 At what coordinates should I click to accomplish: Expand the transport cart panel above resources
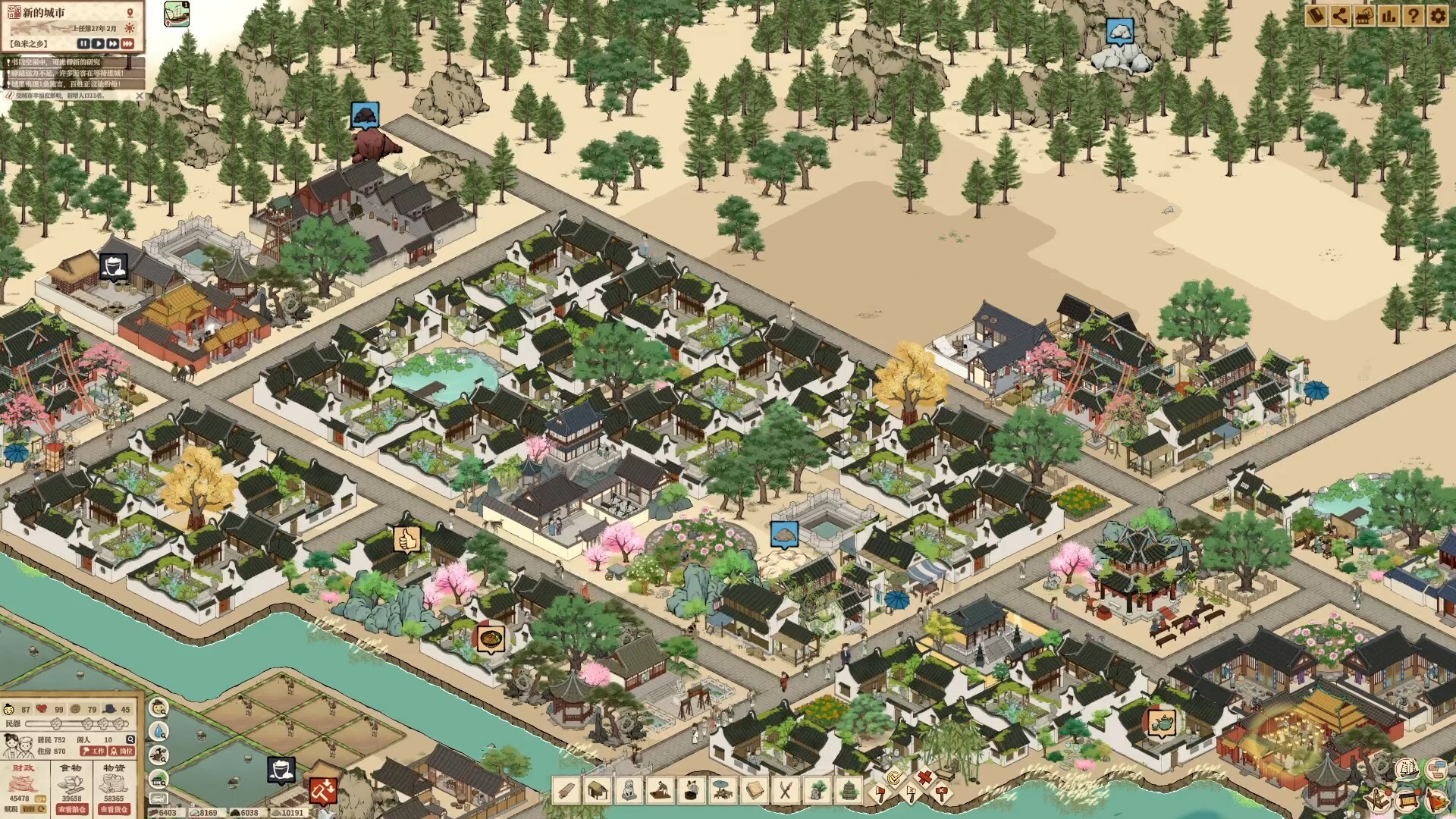coord(158,798)
